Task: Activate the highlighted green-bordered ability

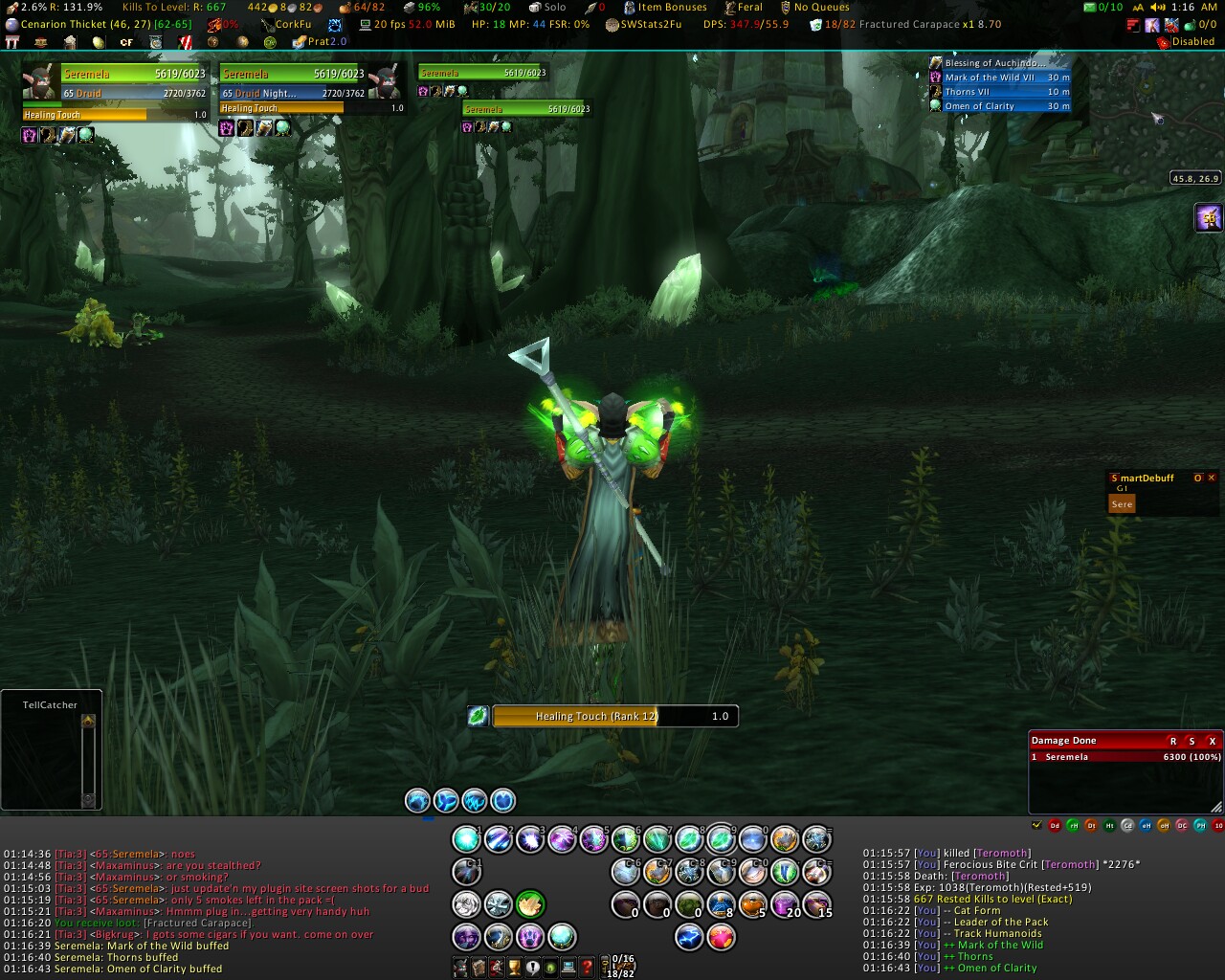Action: click(530, 904)
